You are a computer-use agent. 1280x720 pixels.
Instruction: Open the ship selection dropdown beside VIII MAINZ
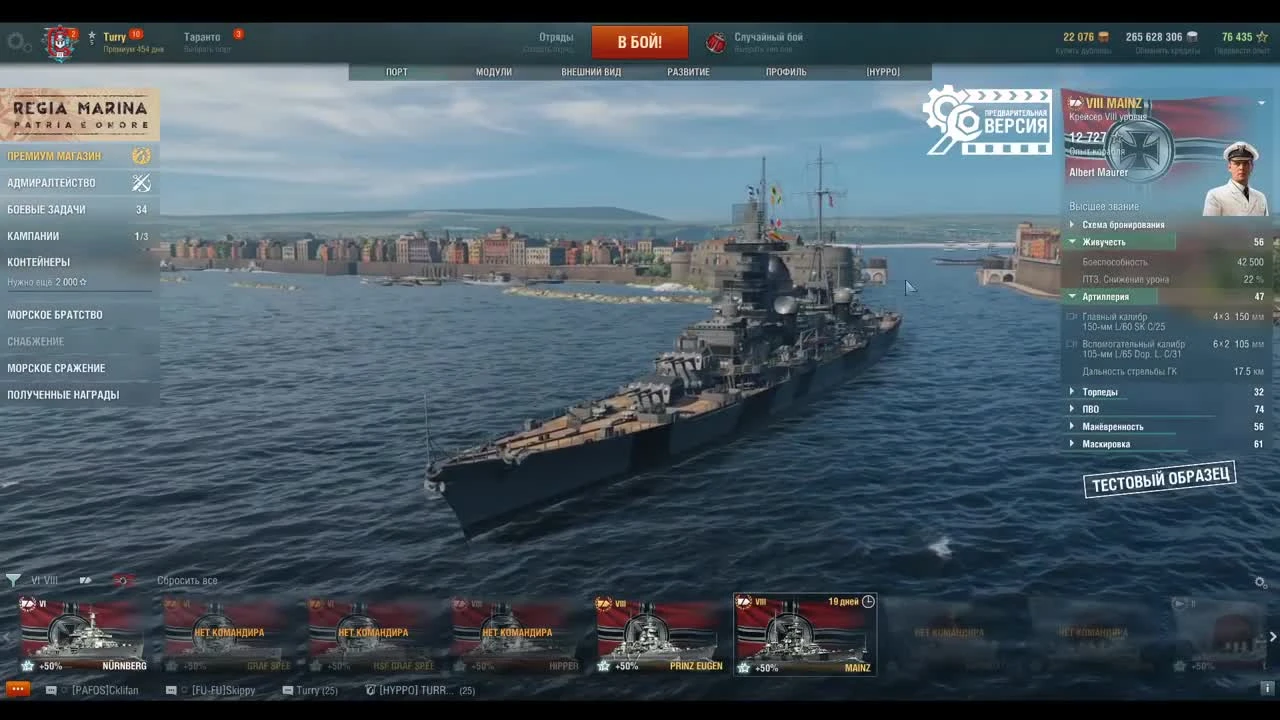coord(1261,102)
